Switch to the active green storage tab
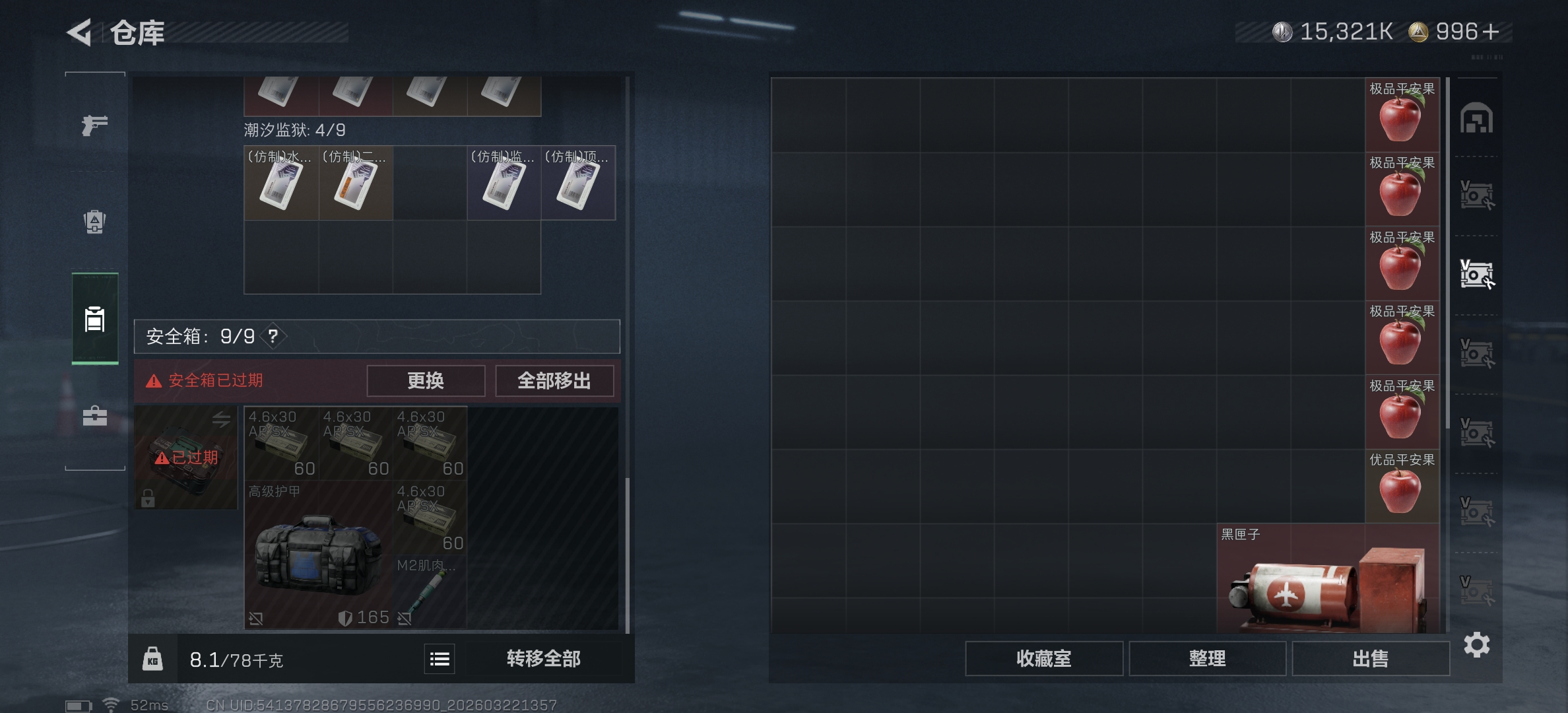 (94, 321)
